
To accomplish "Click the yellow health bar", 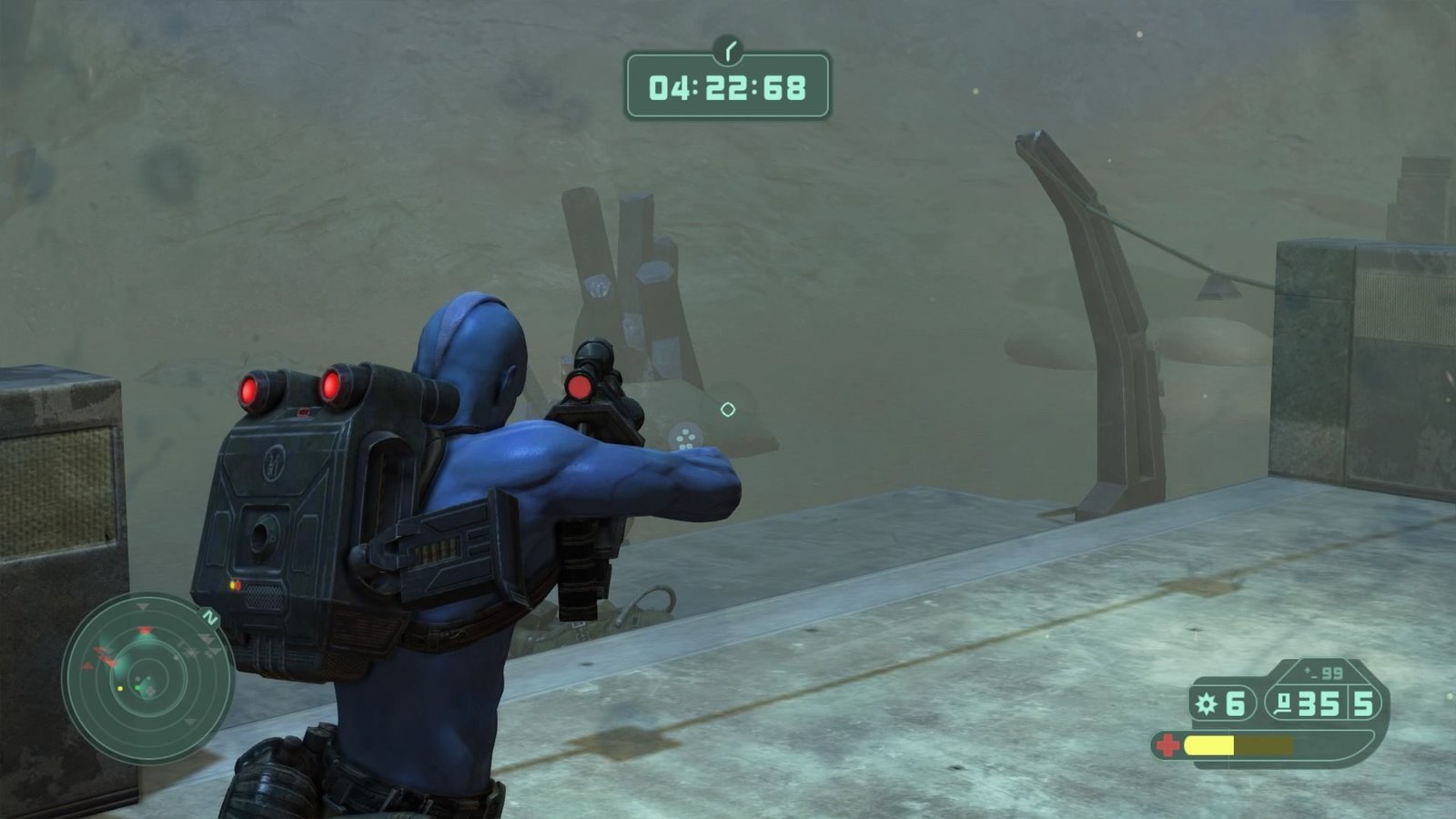I will [x=1210, y=744].
